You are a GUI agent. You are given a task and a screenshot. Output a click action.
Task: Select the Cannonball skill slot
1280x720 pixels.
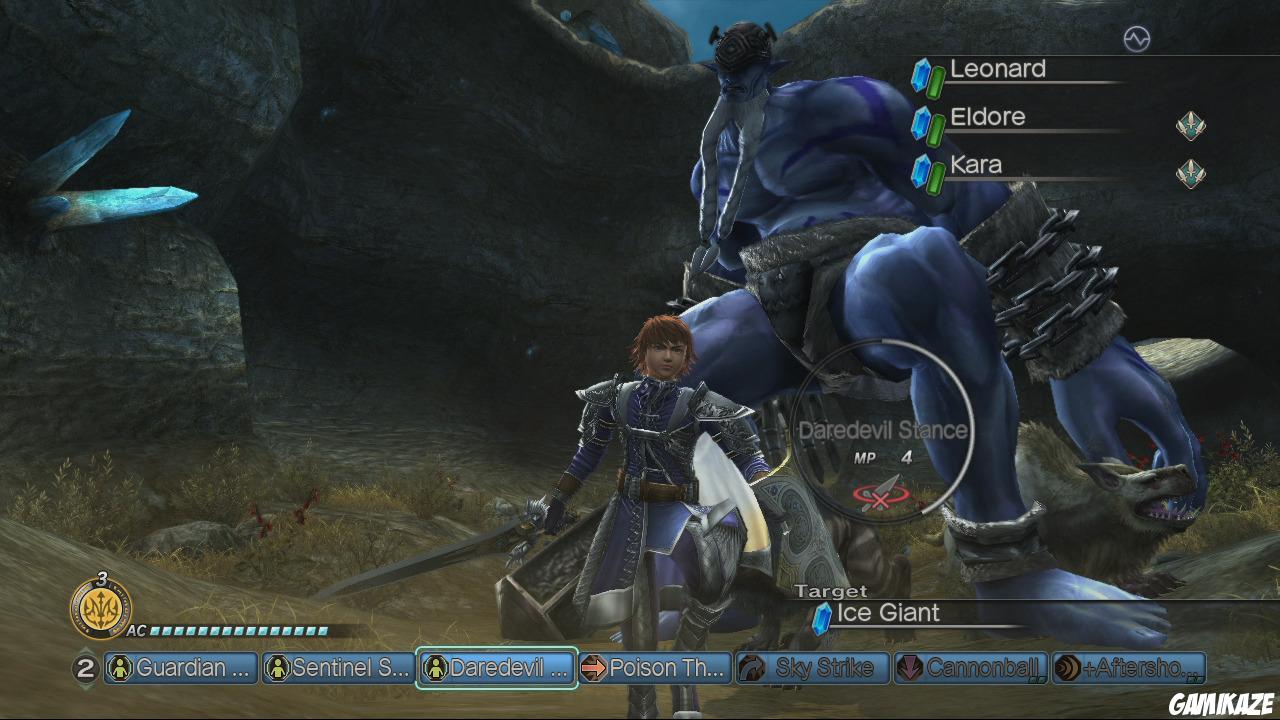[970, 668]
